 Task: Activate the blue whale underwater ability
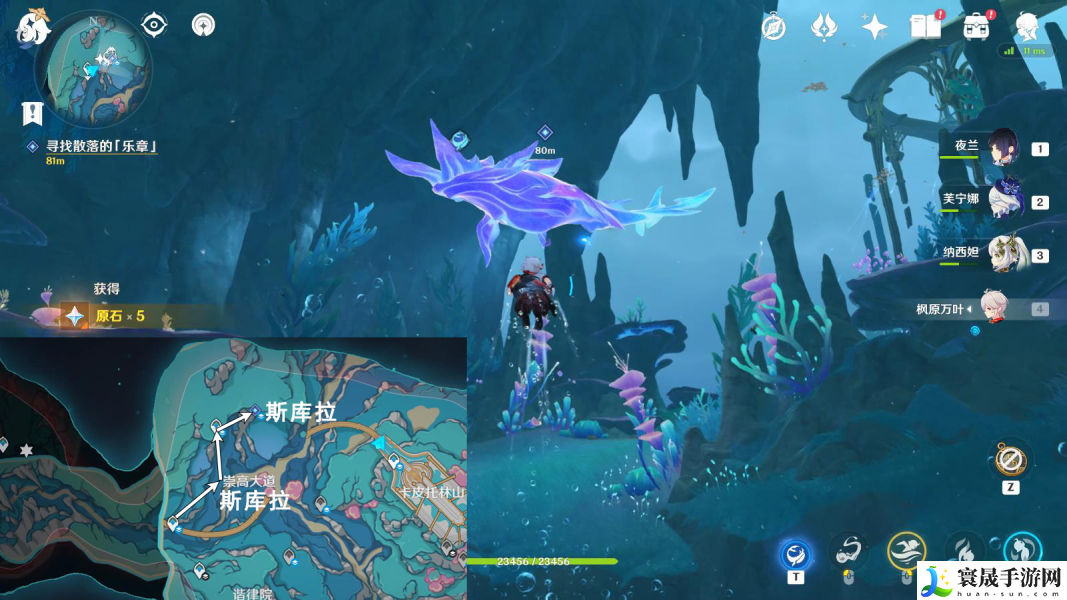797,552
